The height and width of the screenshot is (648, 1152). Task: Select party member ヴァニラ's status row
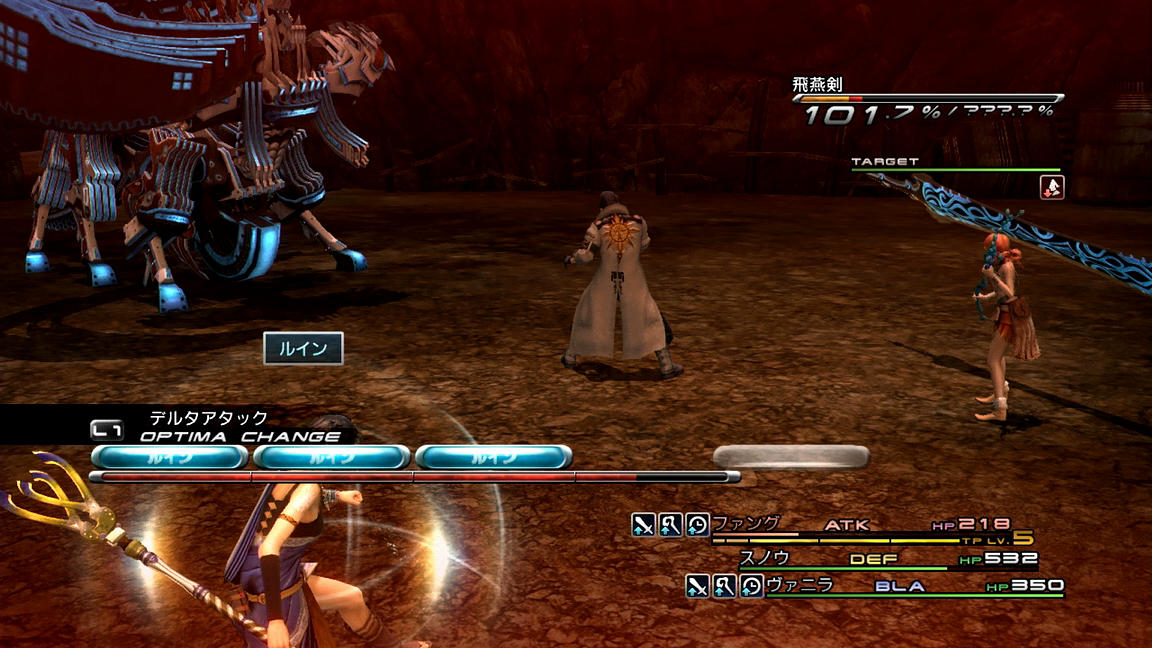click(x=912, y=586)
